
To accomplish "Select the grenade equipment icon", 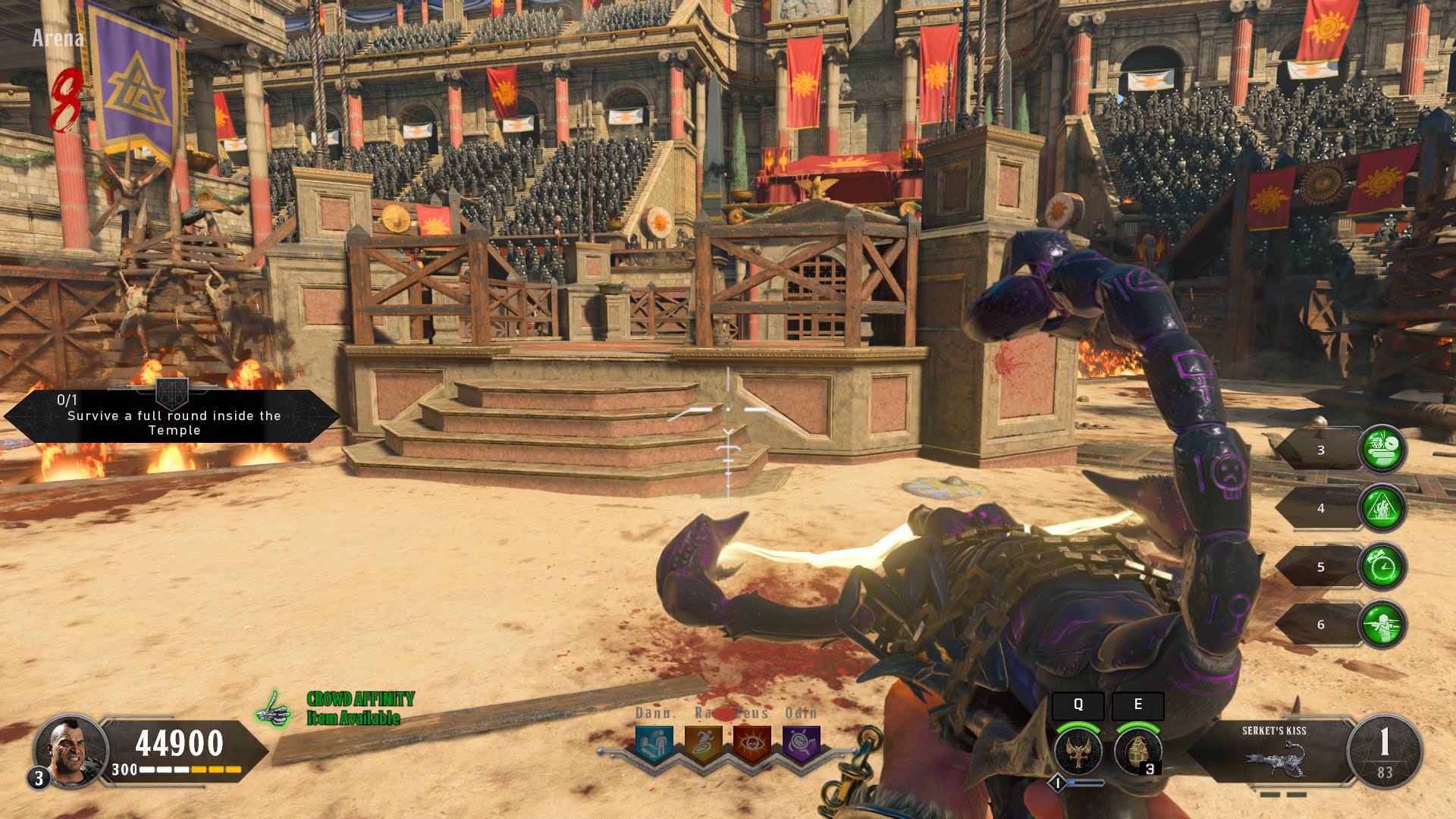I will pos(1137,751).
